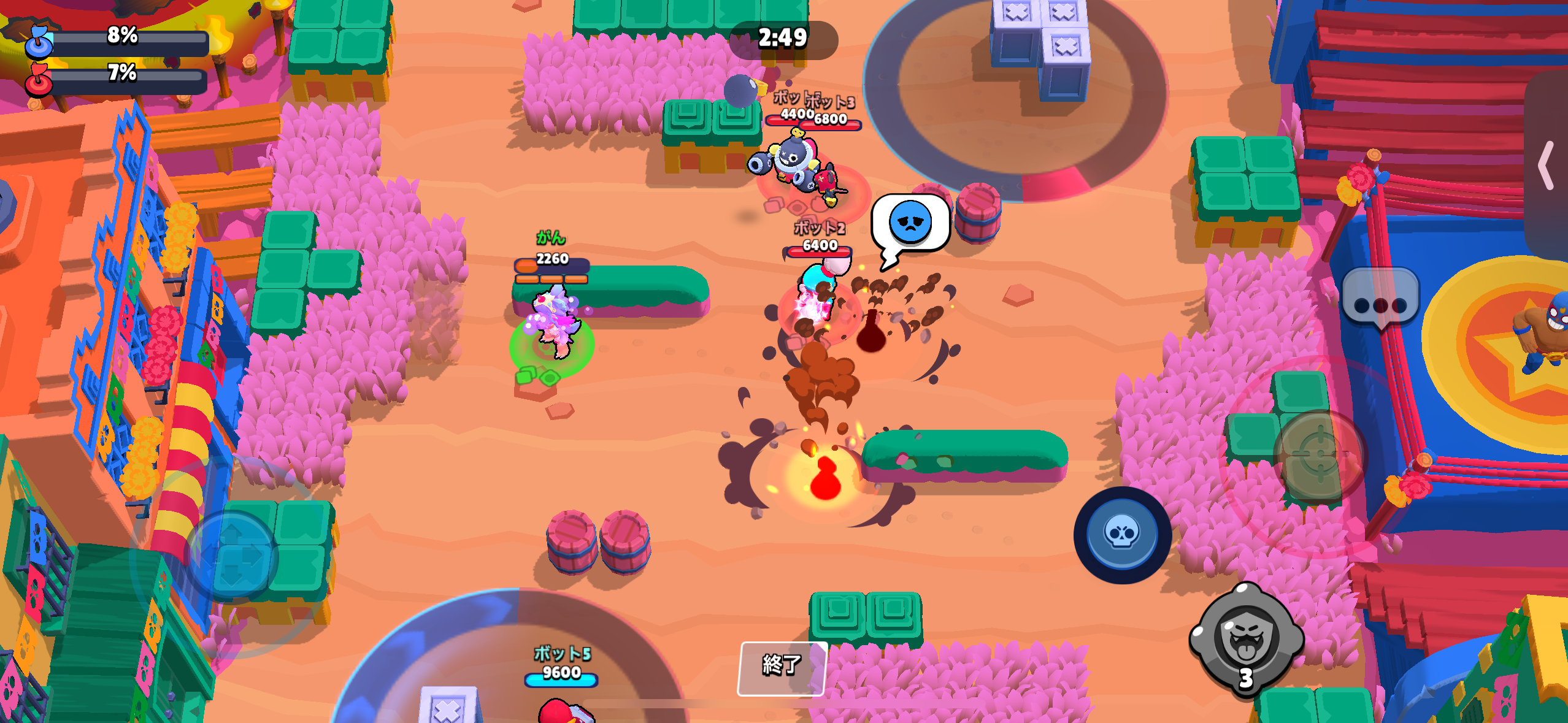Activate the skull Super ability button
Image resolution: width=1568 pixels, height=723 pixels.
tap(1122, 535)
